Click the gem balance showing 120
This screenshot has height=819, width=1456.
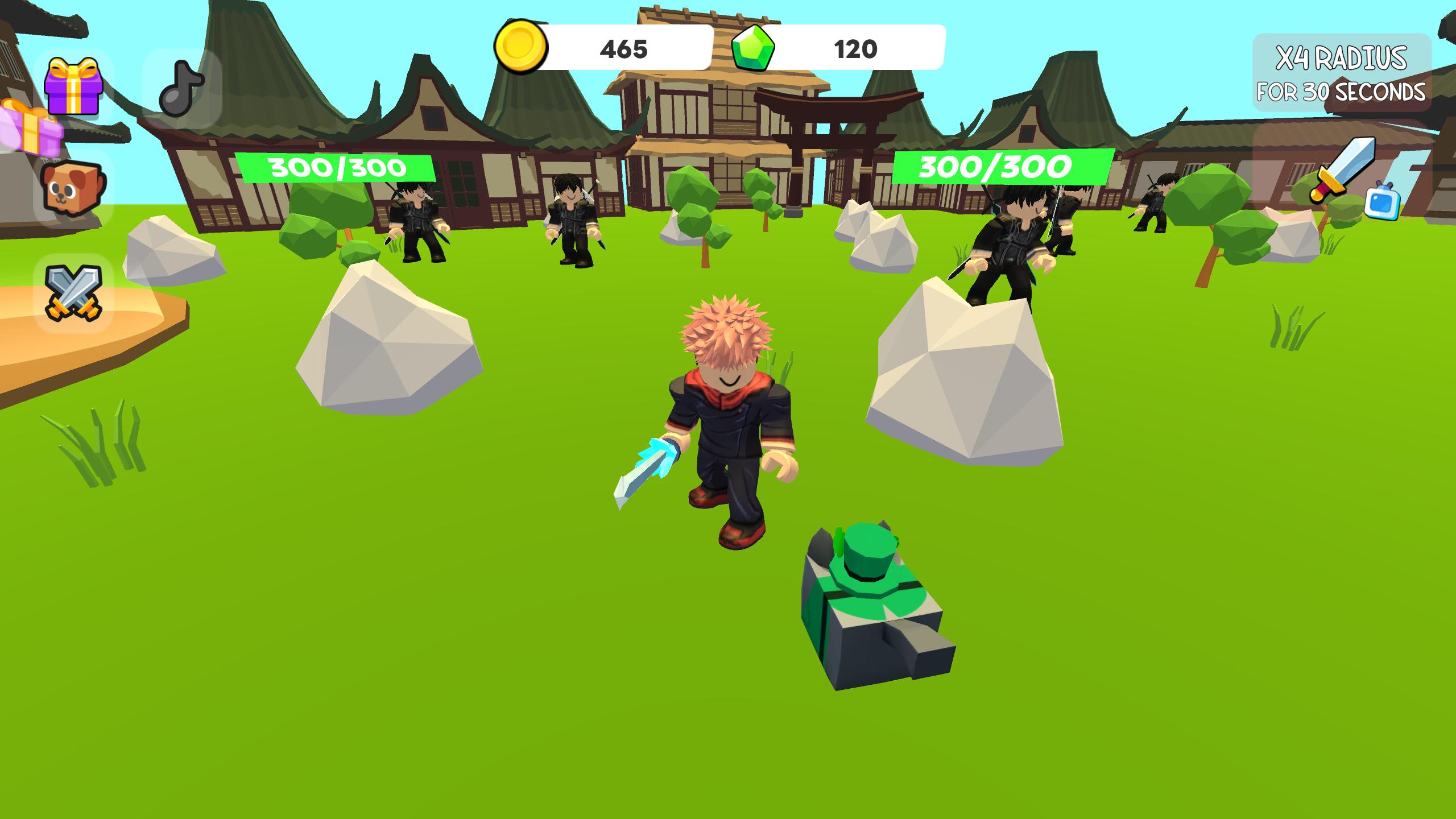coord(853,48)
